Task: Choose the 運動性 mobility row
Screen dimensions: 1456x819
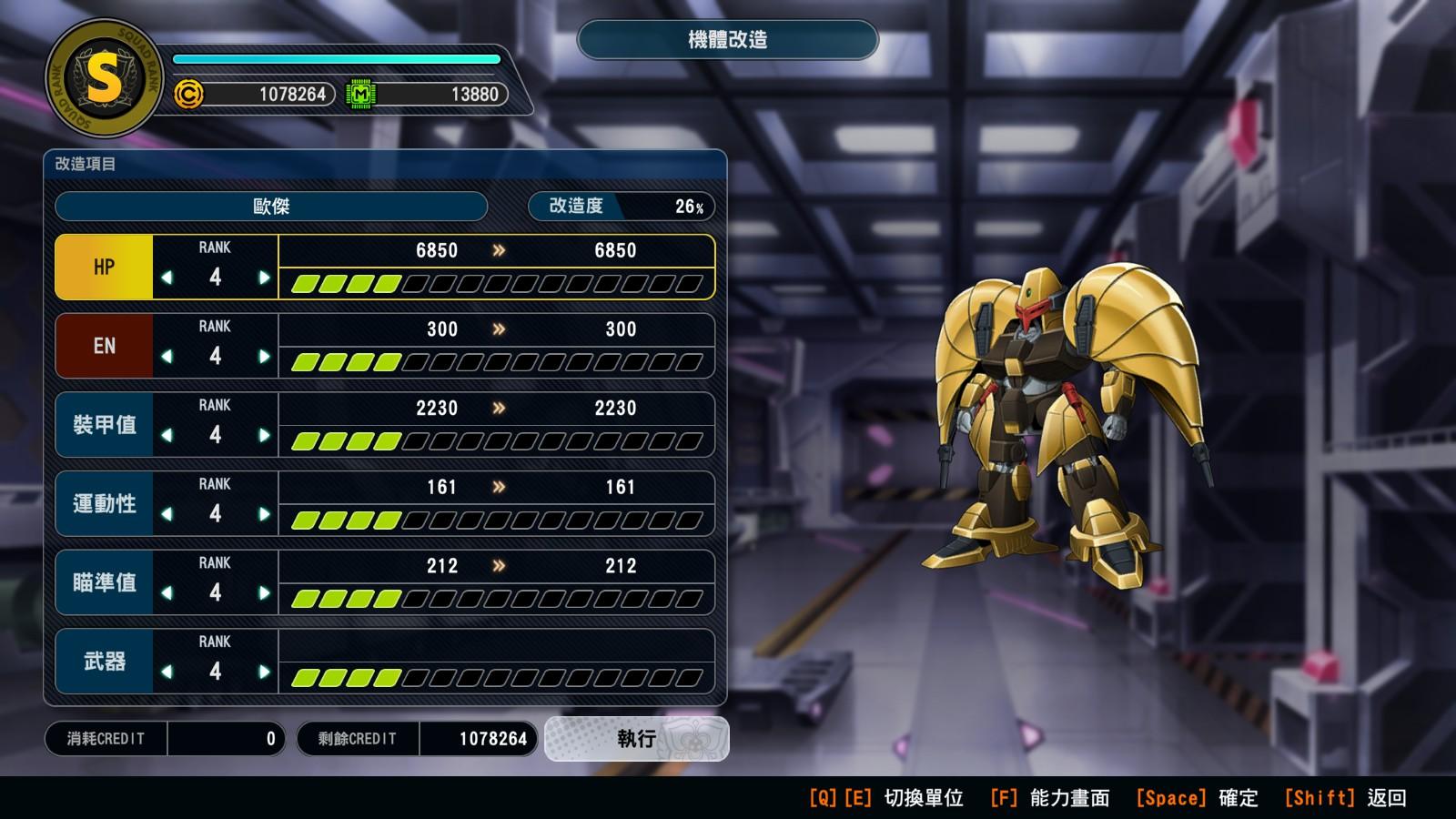Action: click(x=104, y=504)
